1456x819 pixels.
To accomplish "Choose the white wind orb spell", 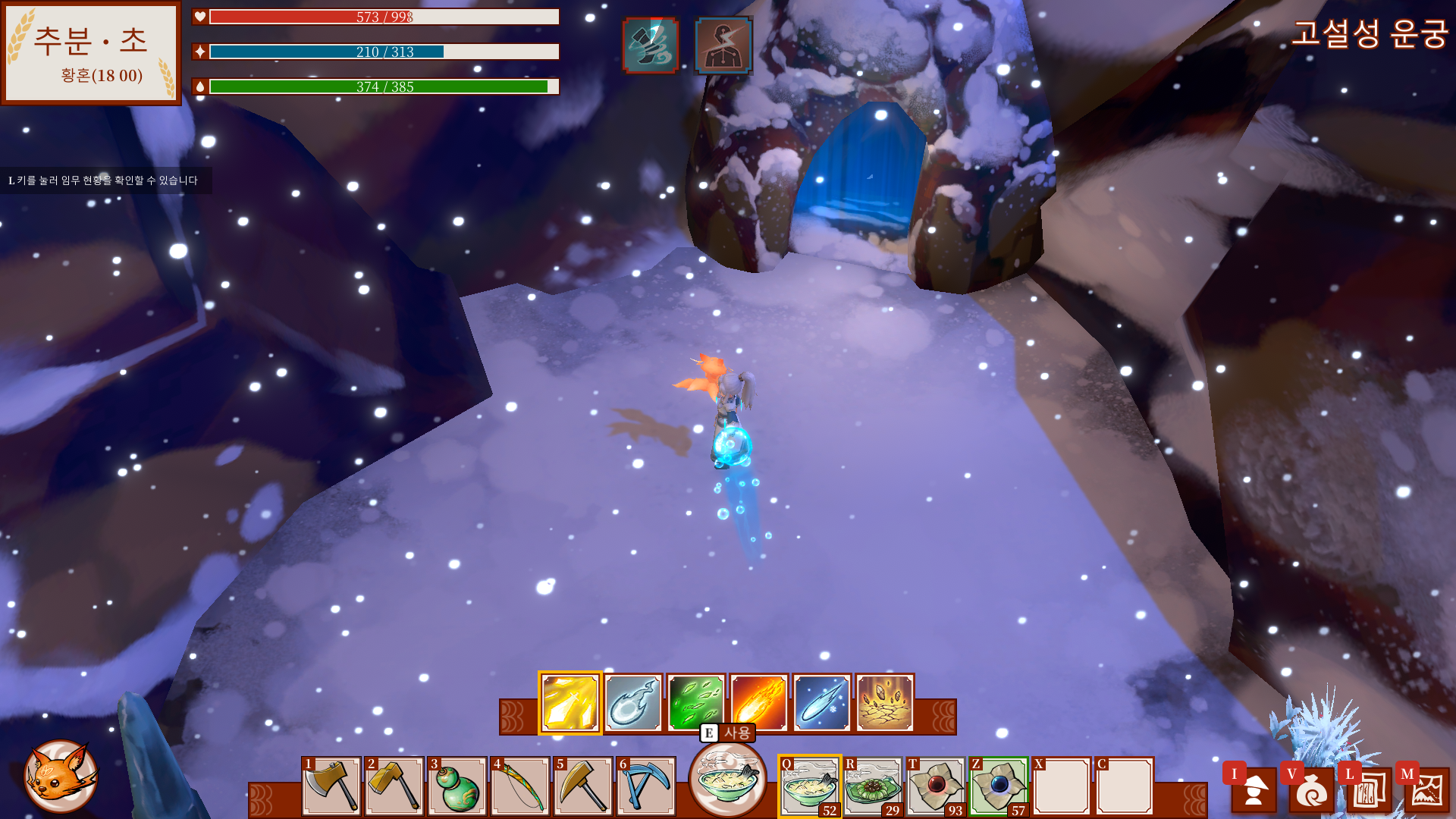I will tap(633, 703).
